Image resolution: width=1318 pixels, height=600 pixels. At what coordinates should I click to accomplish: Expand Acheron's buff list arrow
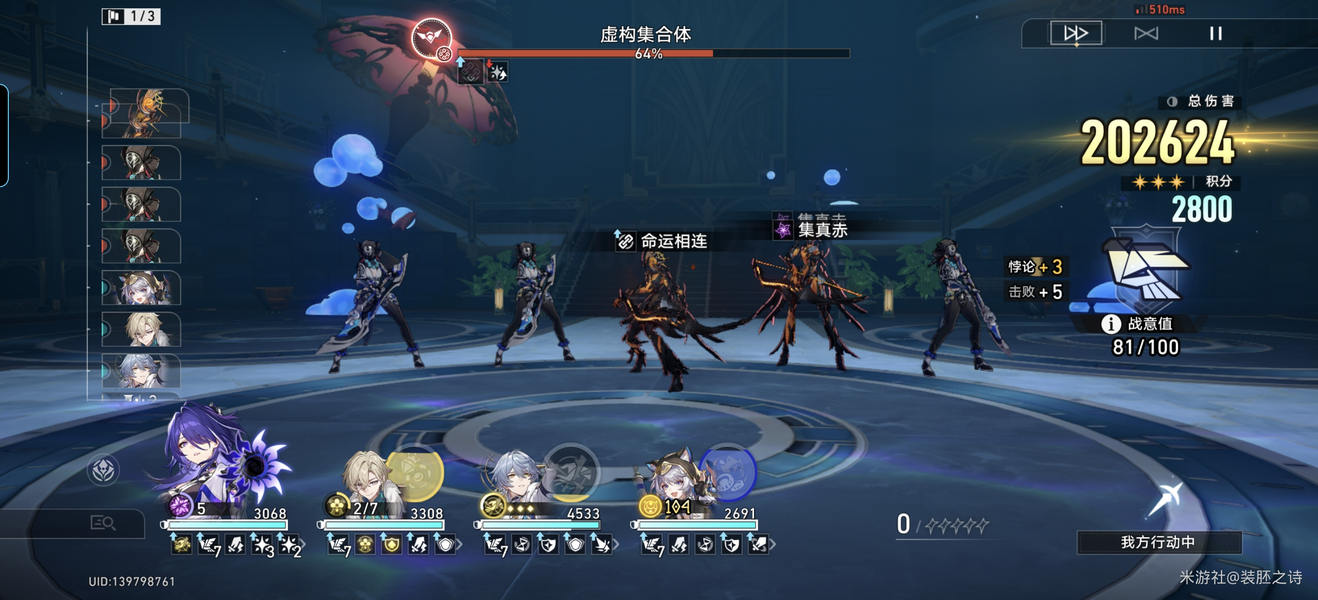click(x=305, y=545)
